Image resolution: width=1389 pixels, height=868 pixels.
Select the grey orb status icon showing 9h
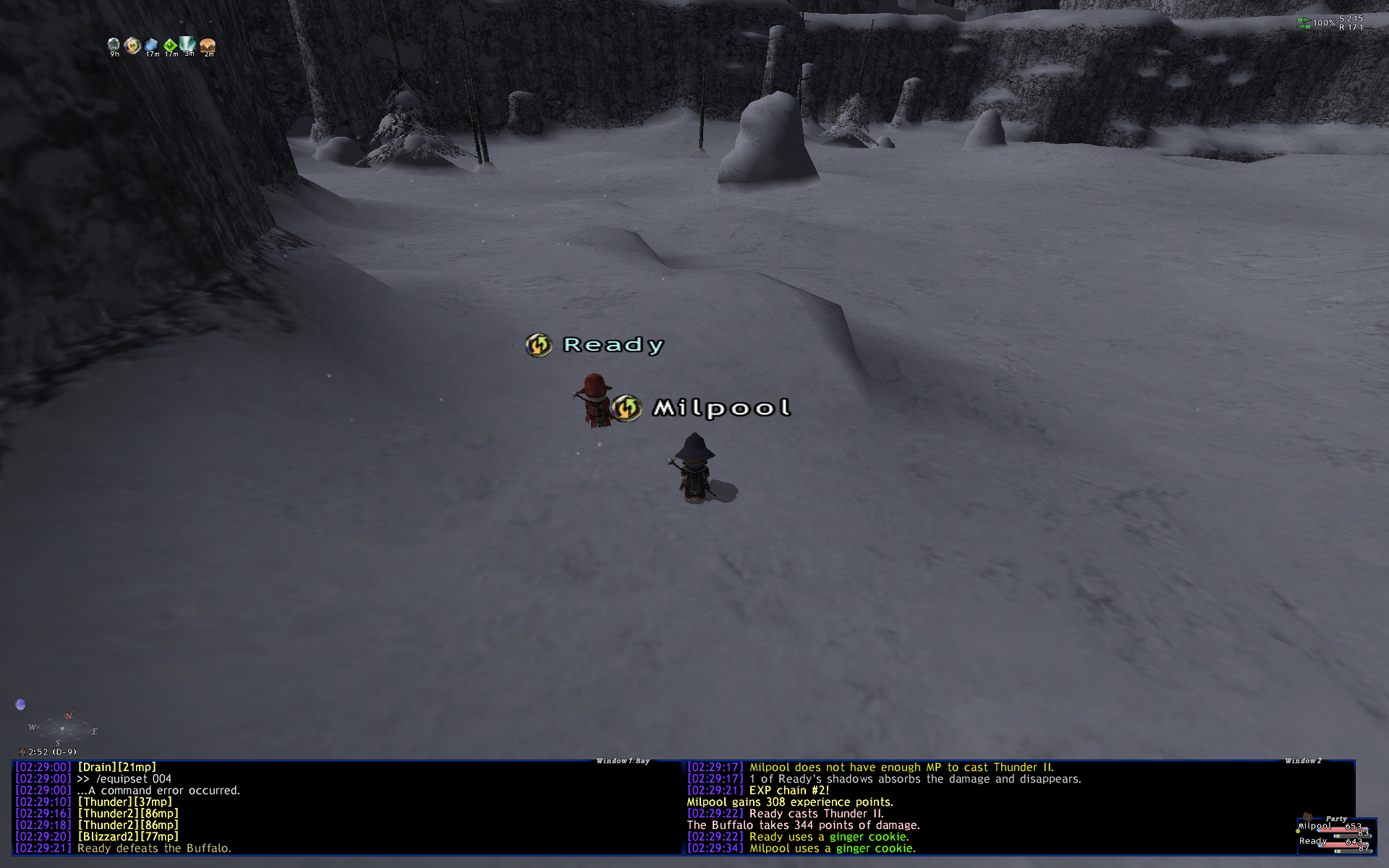[114, 46]
